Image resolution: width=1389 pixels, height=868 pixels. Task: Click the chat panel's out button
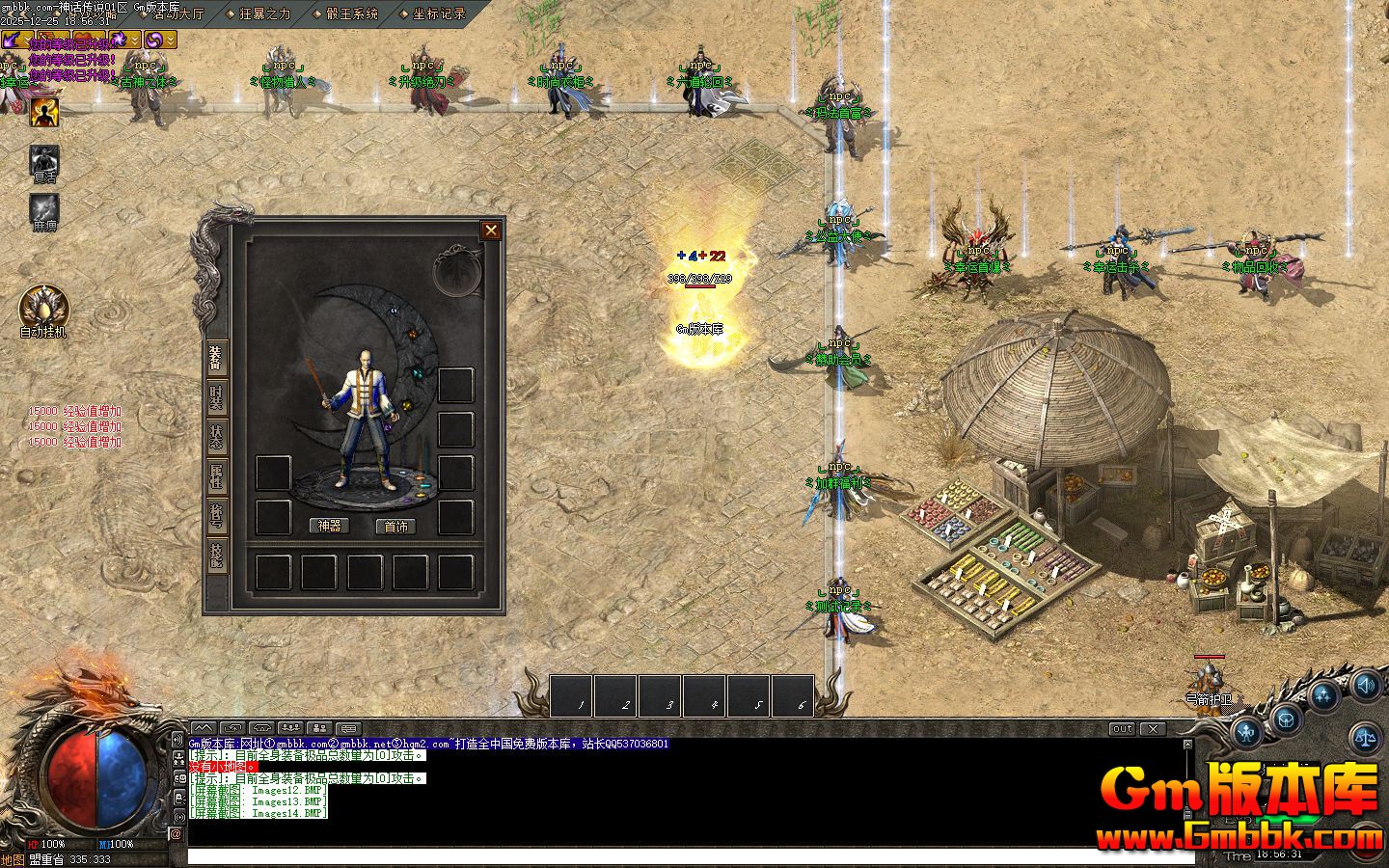click(1122, 729)
